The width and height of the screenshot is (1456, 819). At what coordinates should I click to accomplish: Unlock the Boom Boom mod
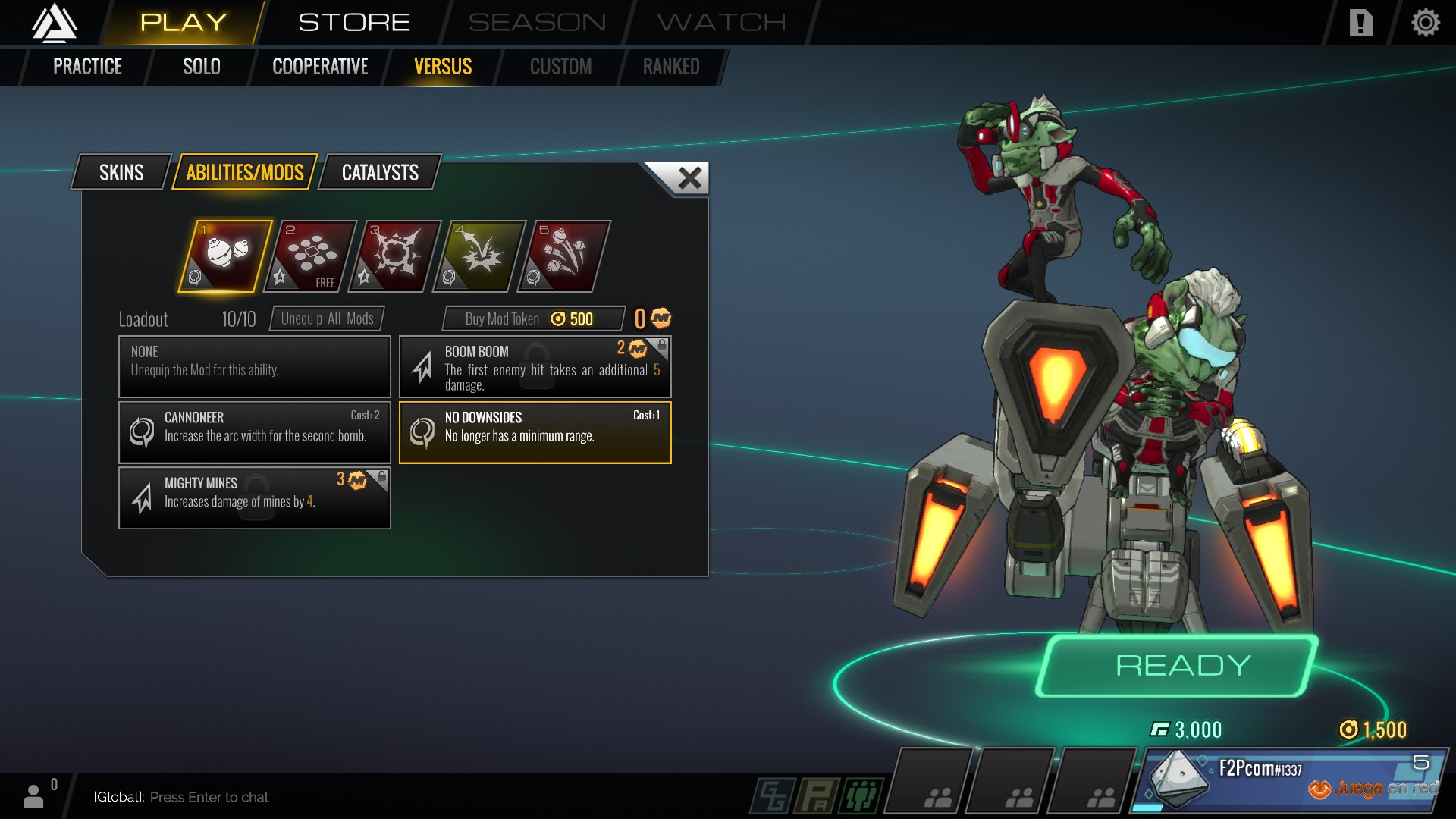pos(535,367)
